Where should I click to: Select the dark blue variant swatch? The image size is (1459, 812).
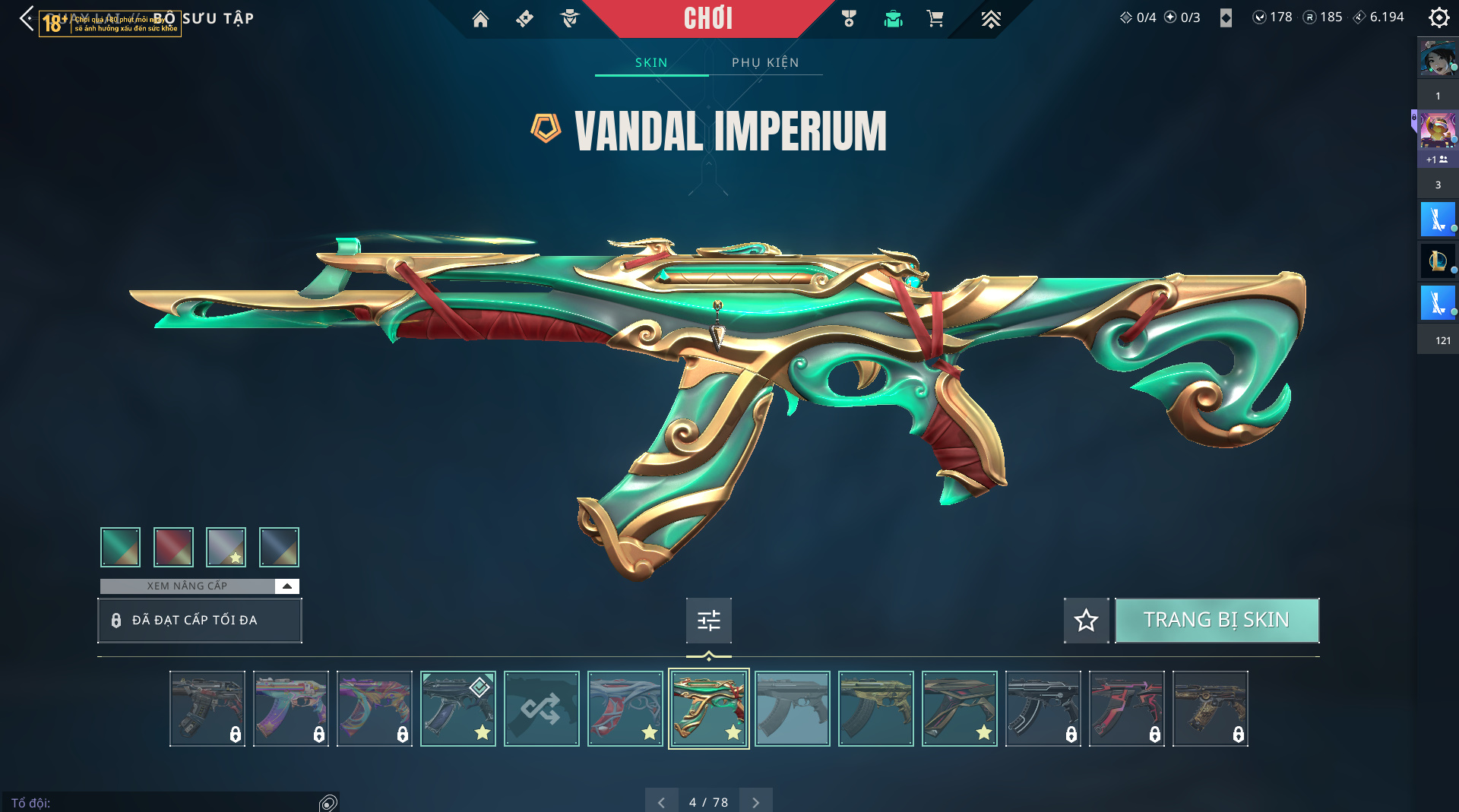[279, 547]
